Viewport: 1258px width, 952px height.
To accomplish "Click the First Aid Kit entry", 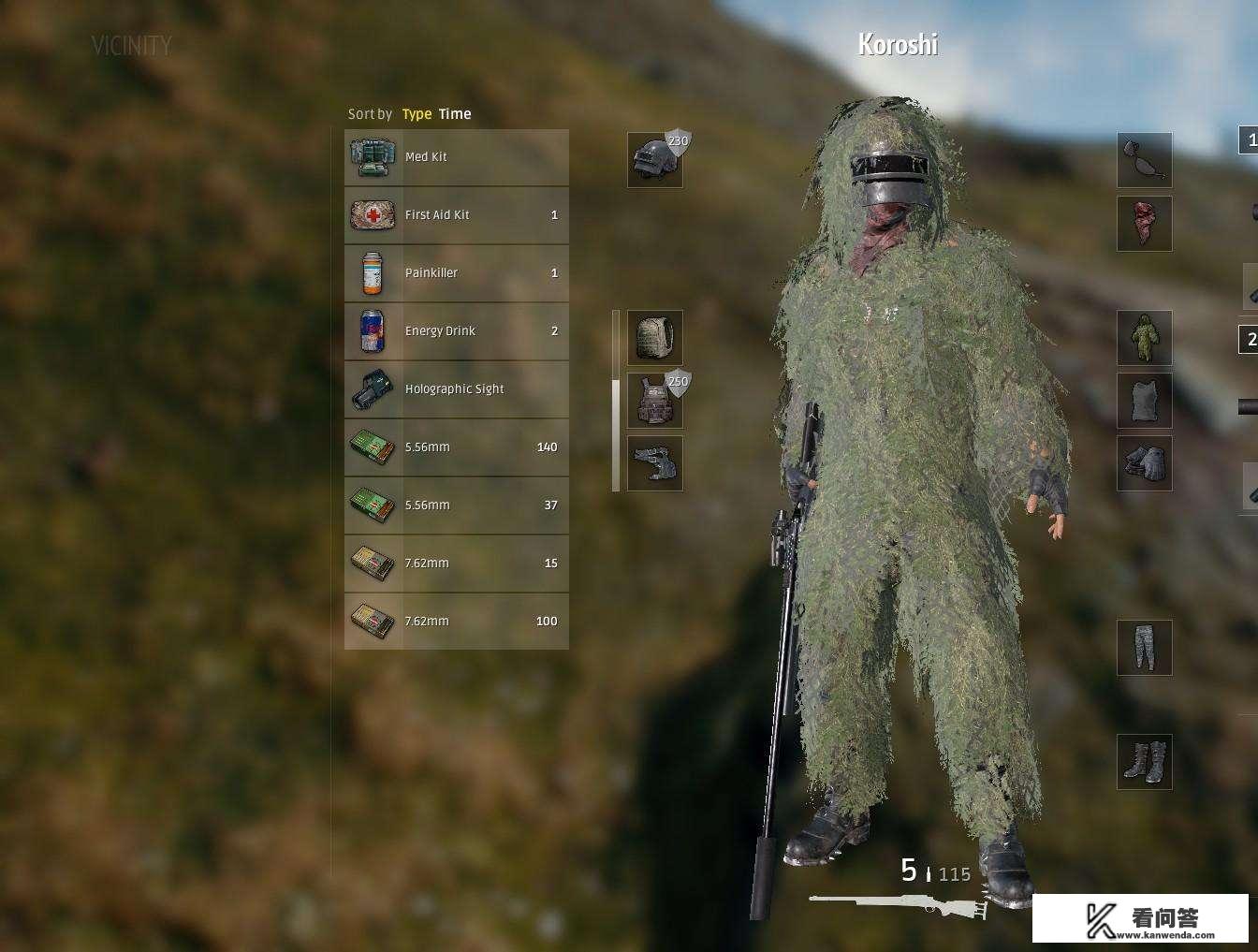I will coord(456,214).
